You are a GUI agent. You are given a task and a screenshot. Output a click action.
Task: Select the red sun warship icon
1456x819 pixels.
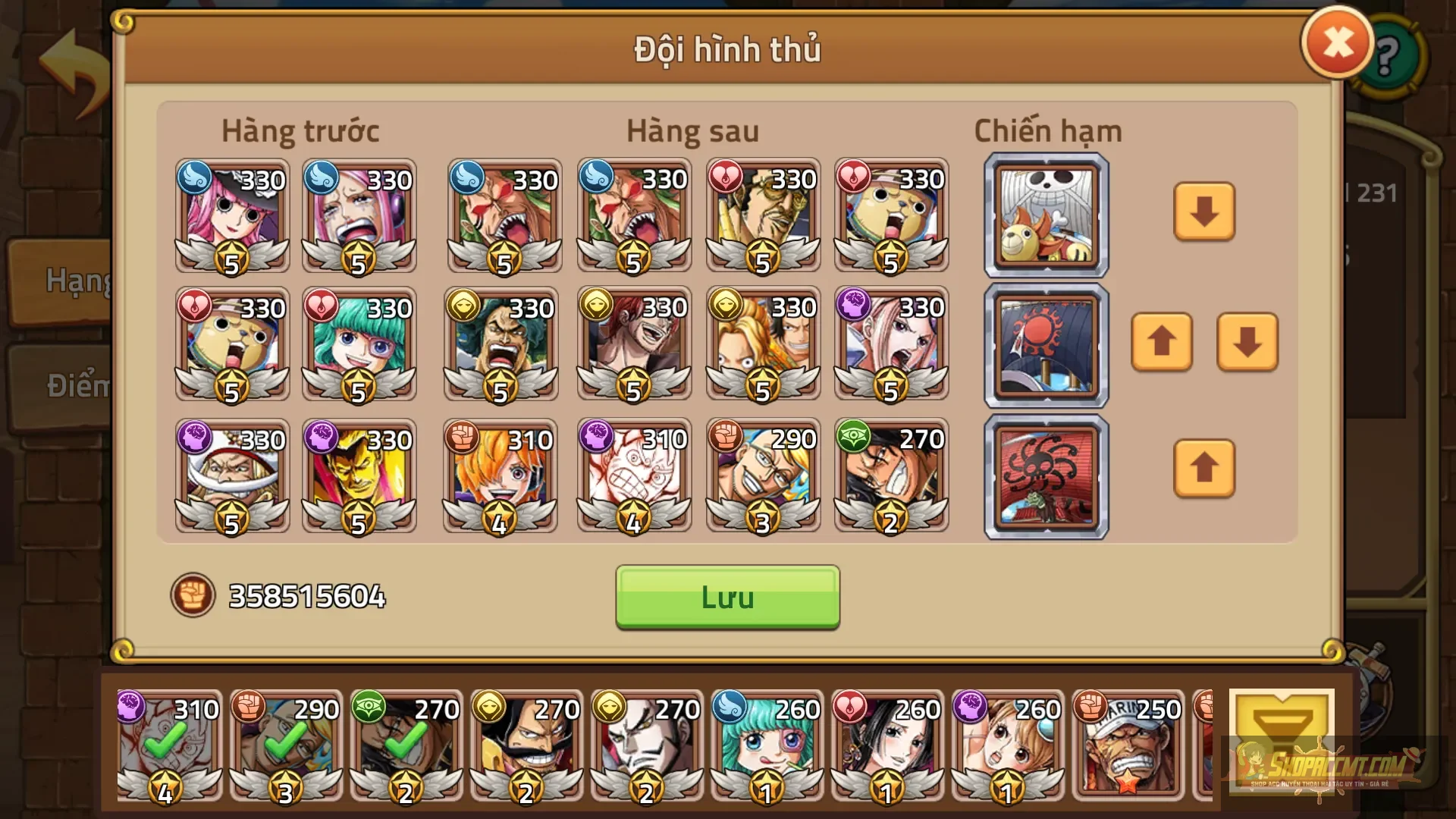(x=1045, y=345)
